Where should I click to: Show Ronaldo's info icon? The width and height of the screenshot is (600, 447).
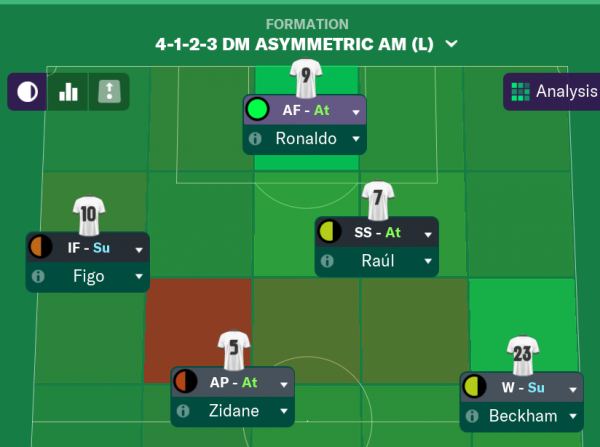tap(258, 139)
